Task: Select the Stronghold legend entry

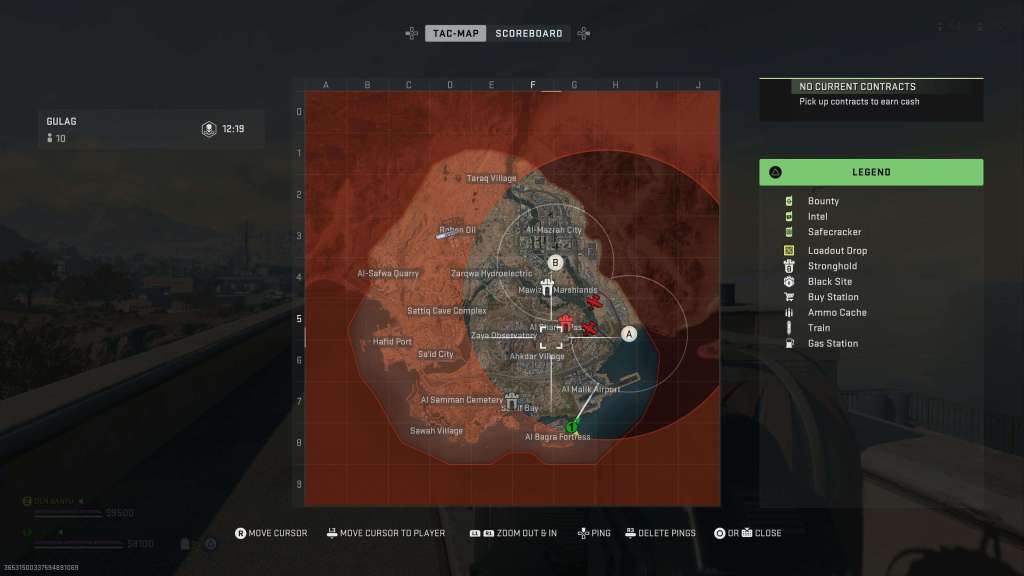Action: point(832,266)
